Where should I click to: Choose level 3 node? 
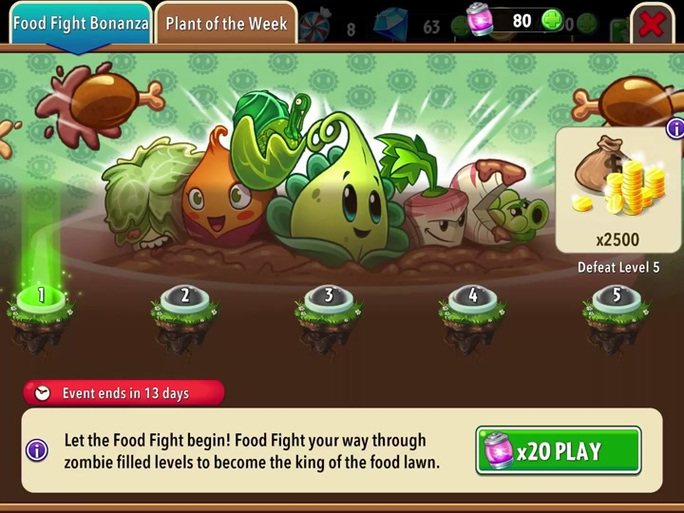point(328,298)
